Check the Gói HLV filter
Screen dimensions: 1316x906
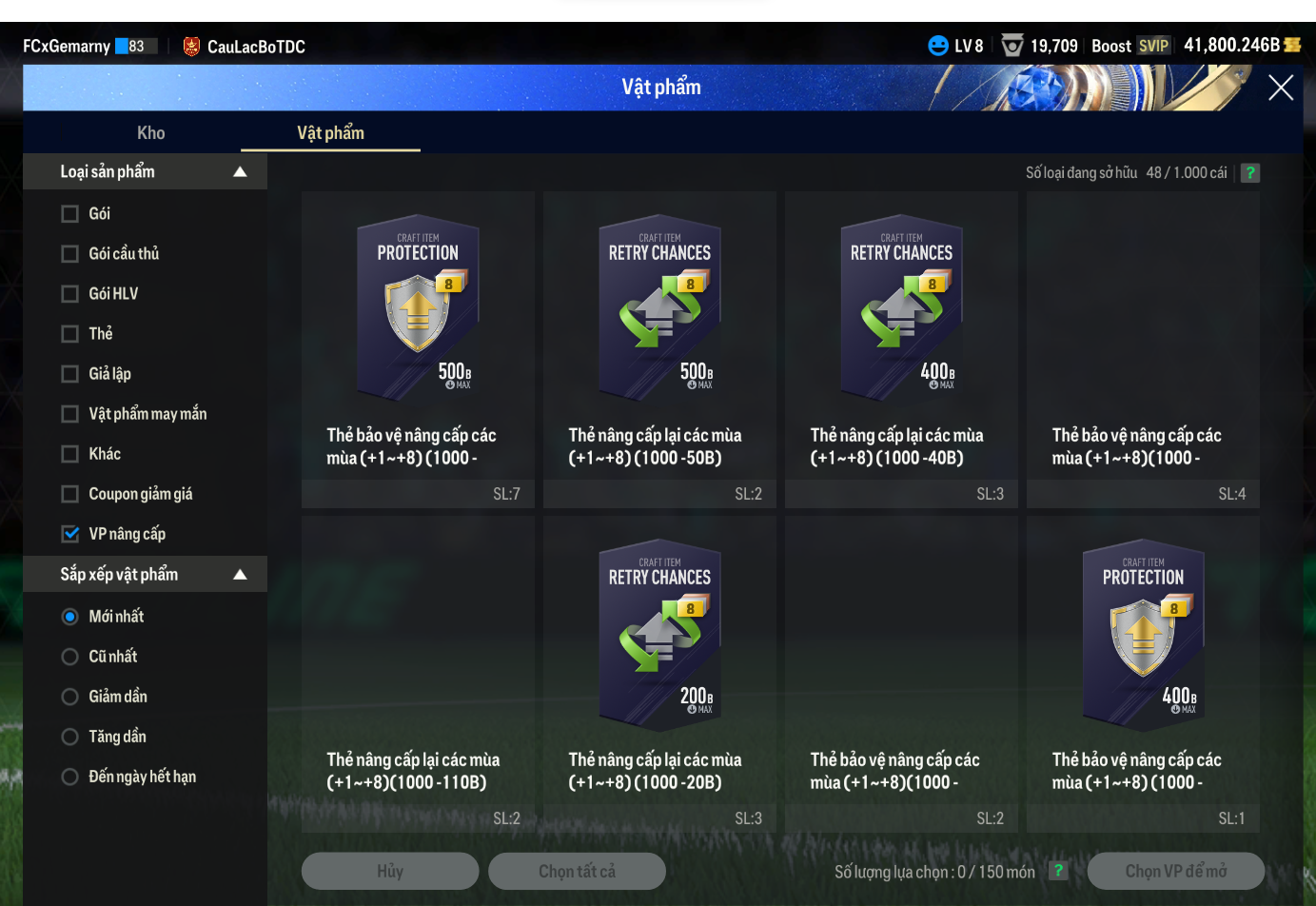tap(69, 294)
